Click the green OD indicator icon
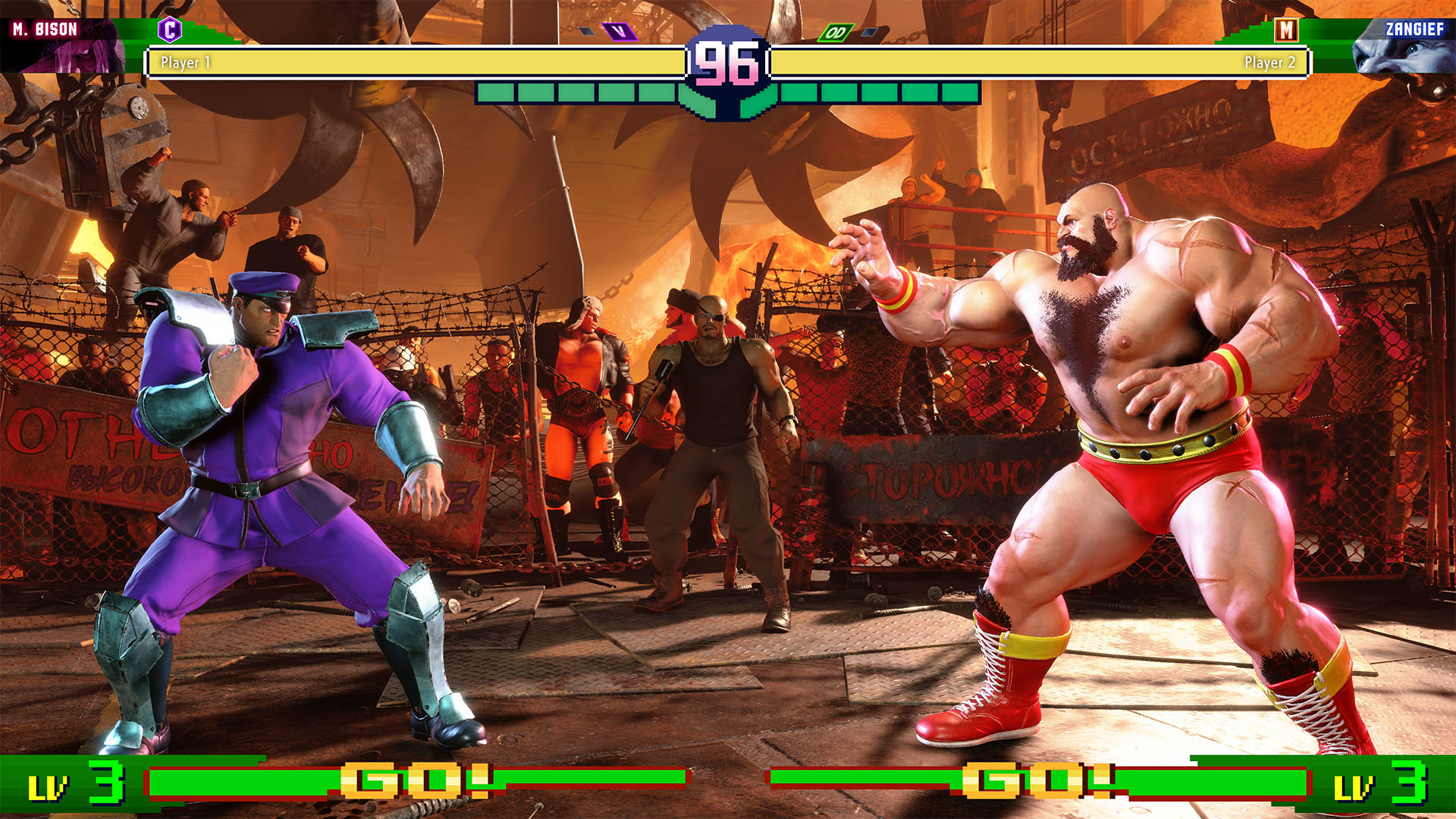This screenshot has width=1456, height=819. click(836, 33)
